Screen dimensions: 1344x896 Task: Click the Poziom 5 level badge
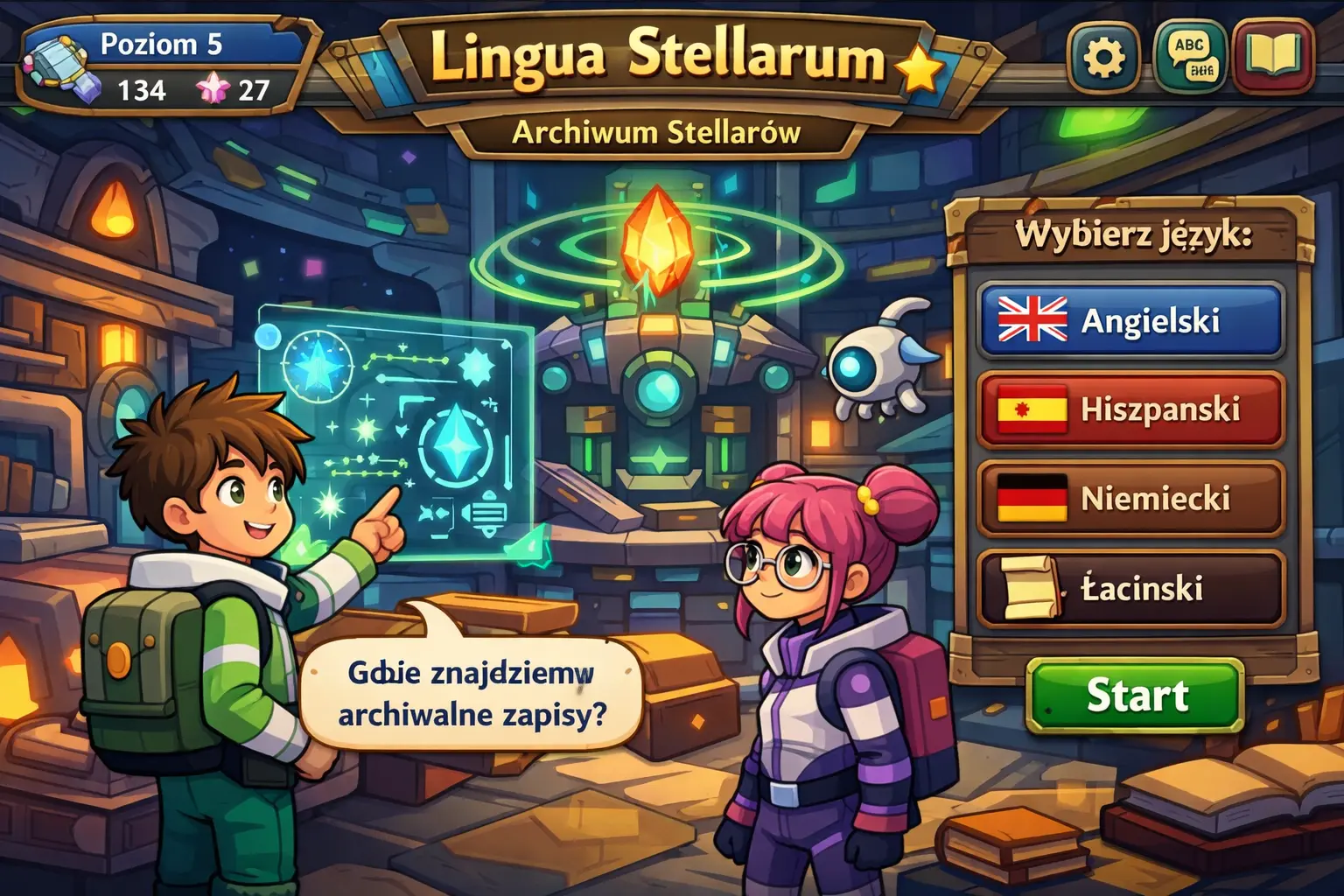[160, 45]
